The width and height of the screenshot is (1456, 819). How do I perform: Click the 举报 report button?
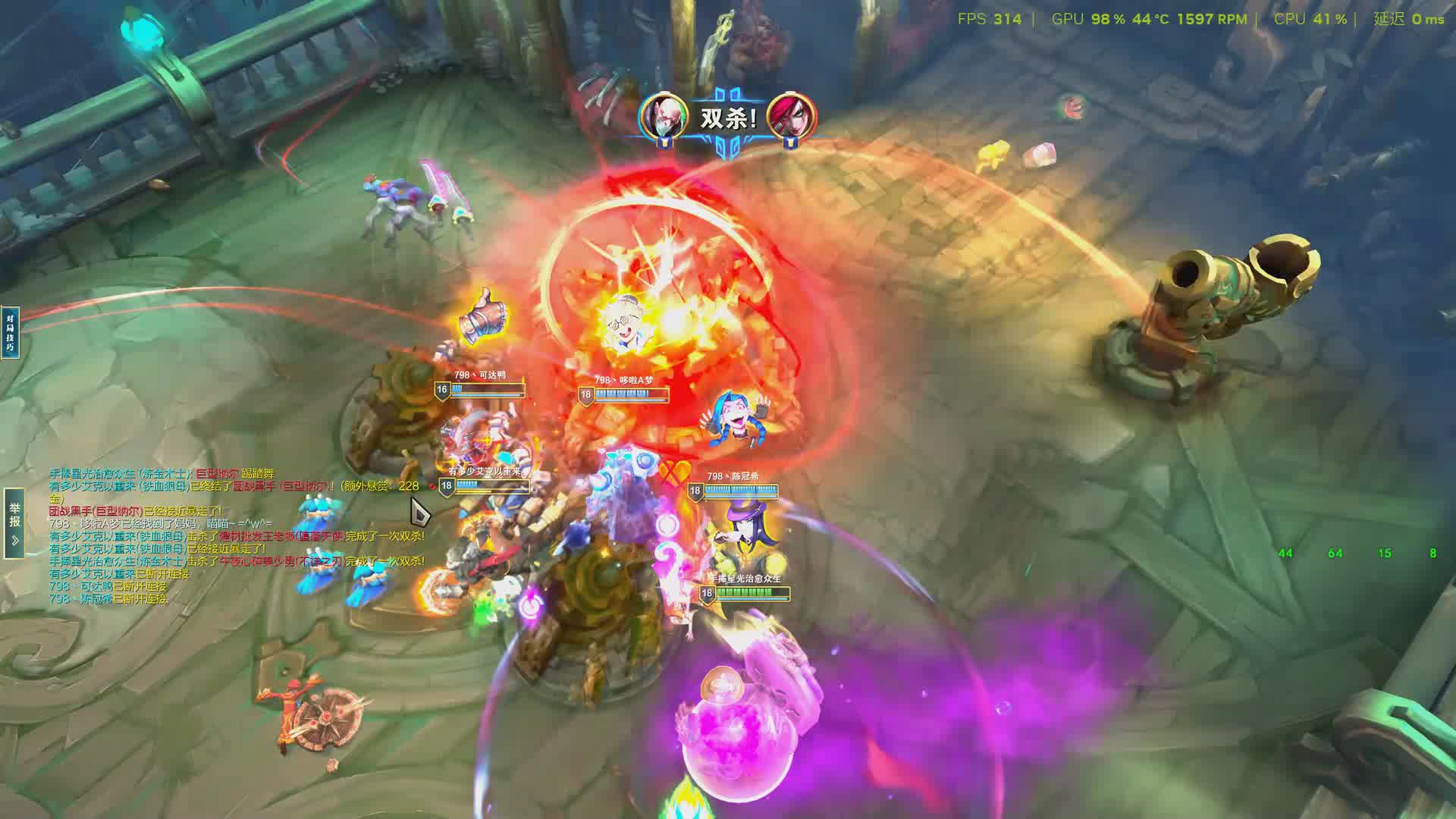tap(14, 522)
